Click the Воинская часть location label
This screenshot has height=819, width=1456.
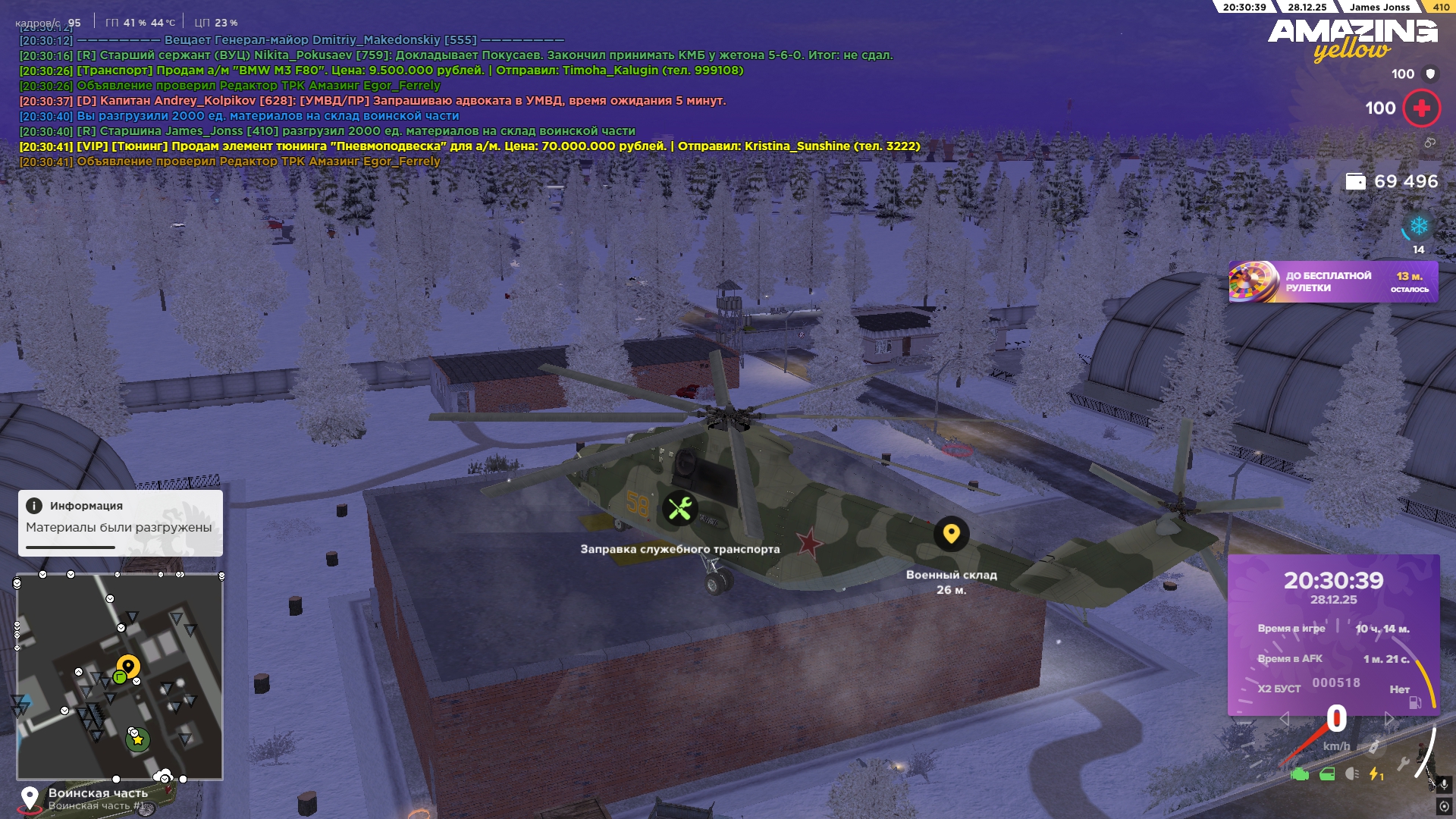pyautogui.click(x=98, y=793)
